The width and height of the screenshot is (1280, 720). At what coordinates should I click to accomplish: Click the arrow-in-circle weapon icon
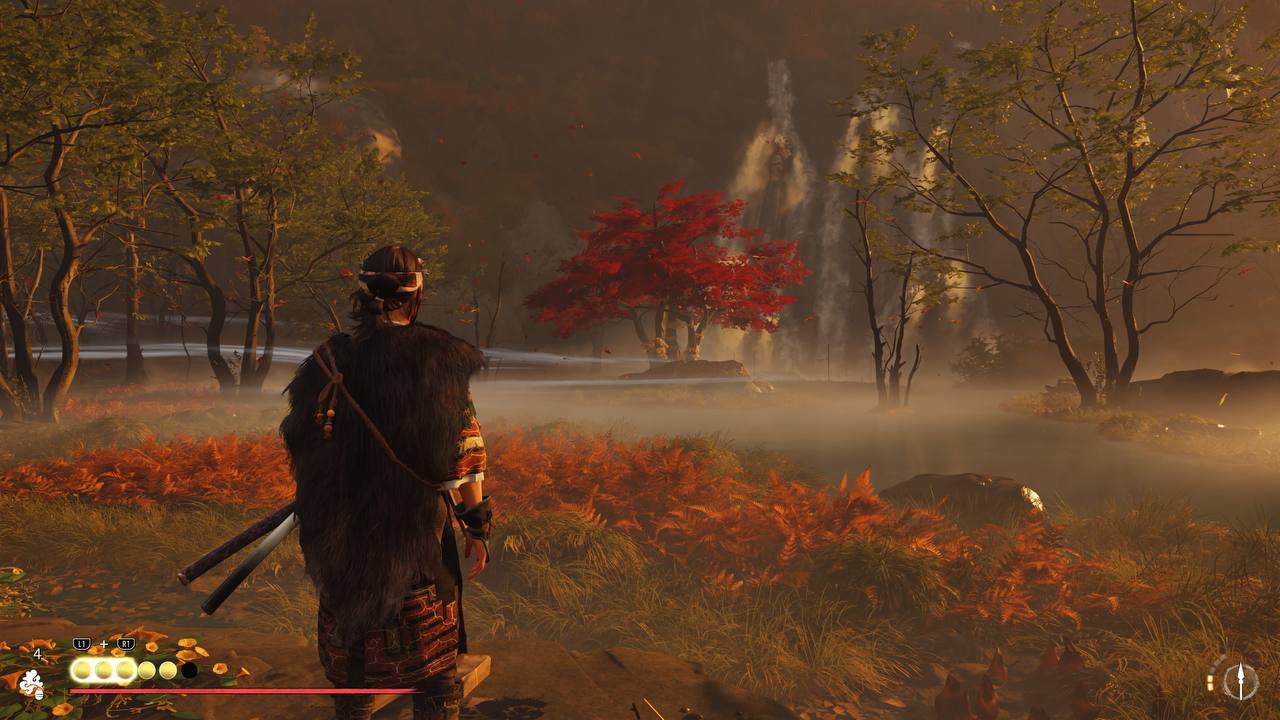1240,681
